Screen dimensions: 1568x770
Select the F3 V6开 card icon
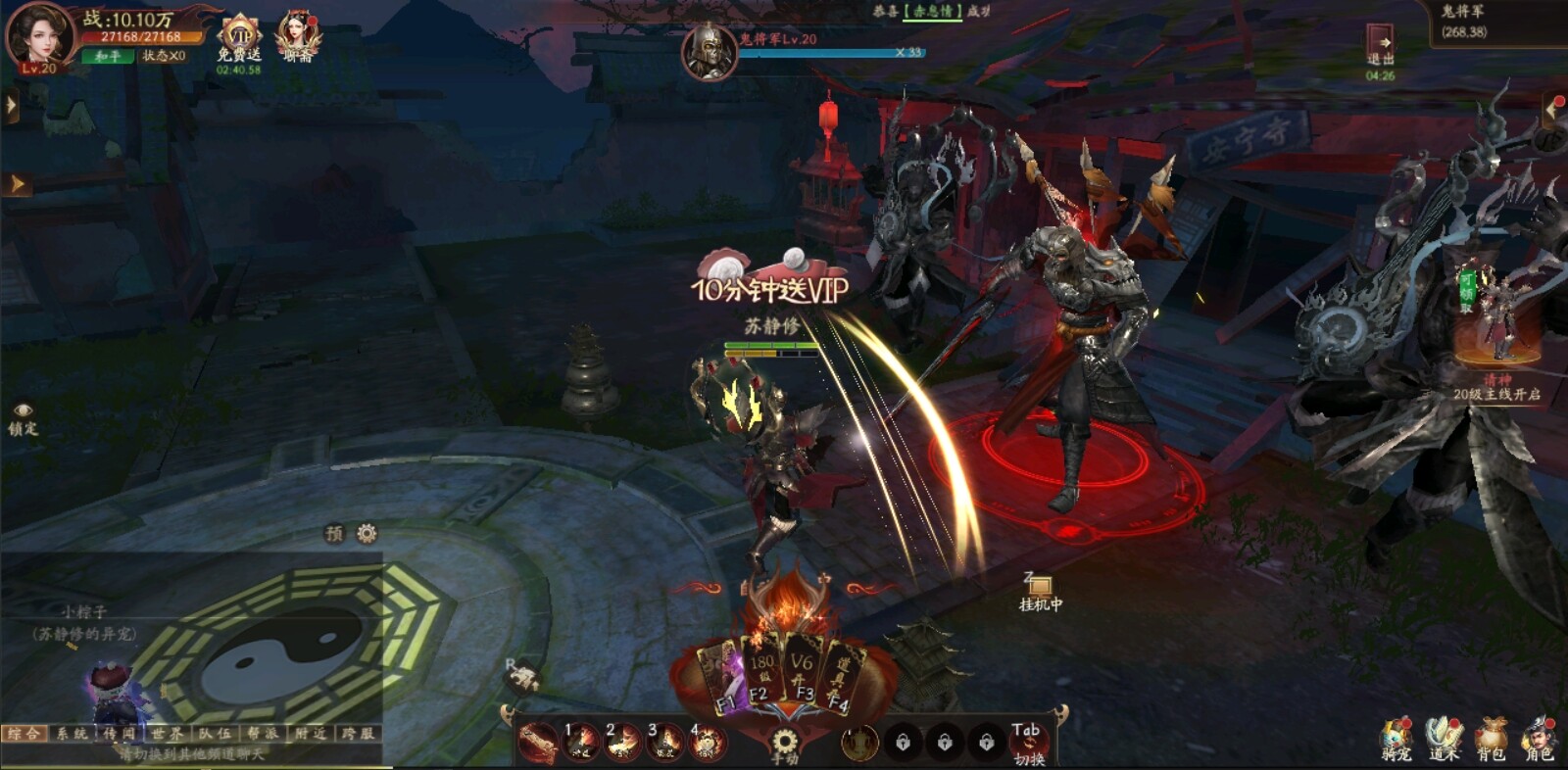pyautogui.click(x=805, y=671)
